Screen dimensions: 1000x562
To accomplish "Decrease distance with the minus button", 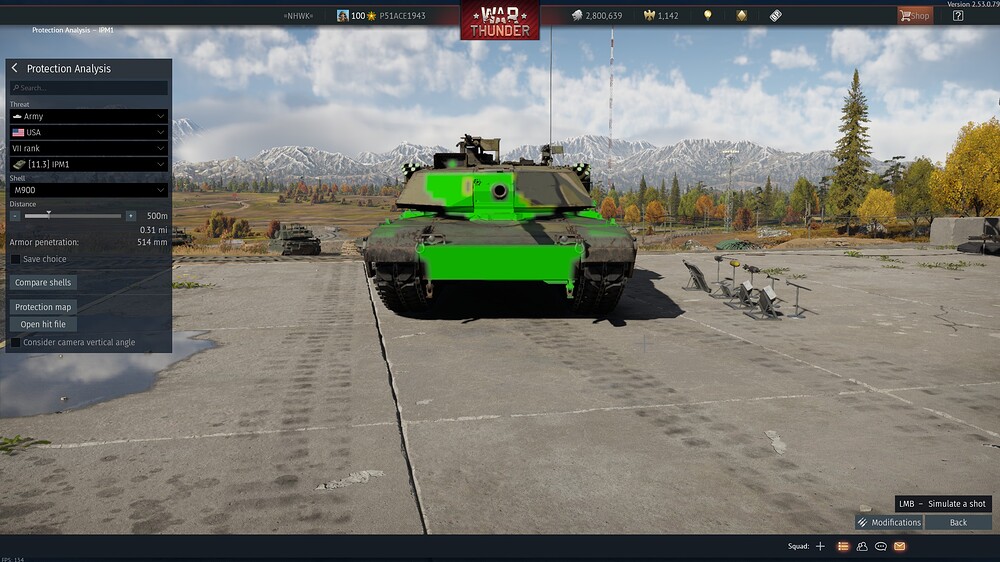I will [x=15, y=216].
